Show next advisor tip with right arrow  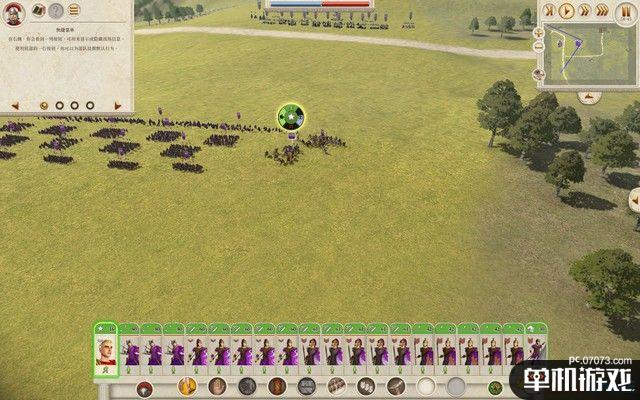click(x=118, y=104)
